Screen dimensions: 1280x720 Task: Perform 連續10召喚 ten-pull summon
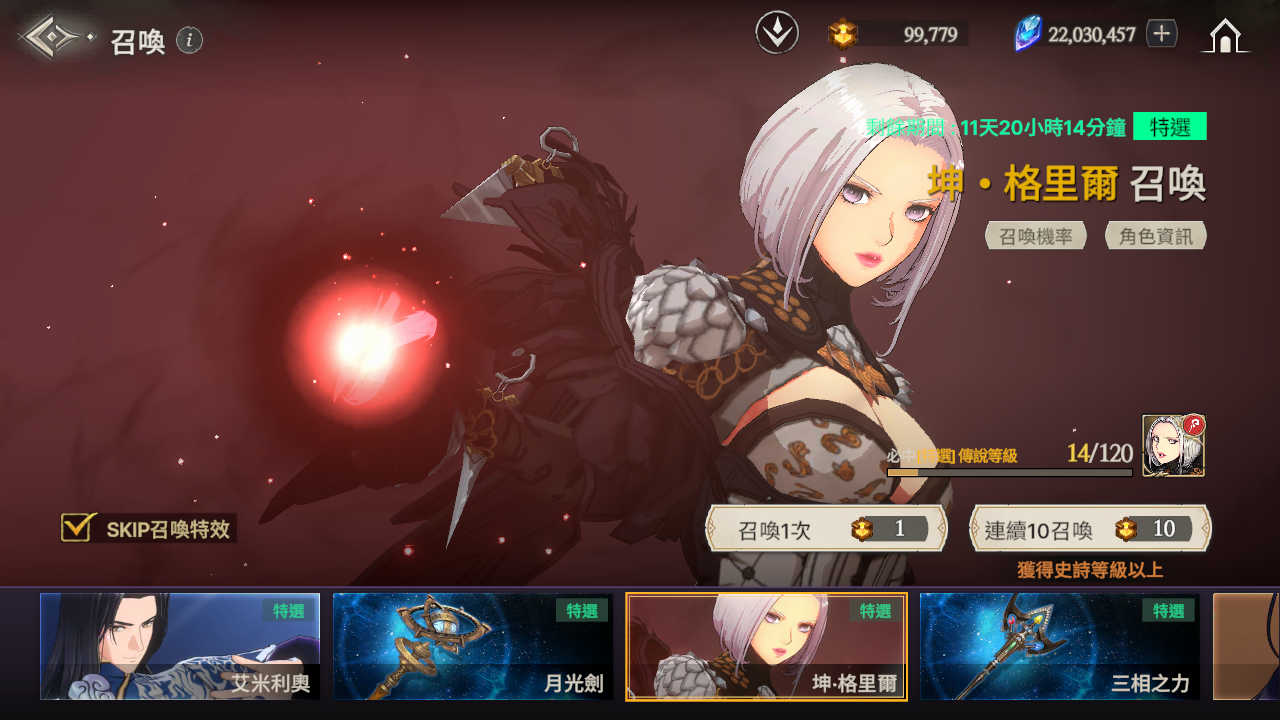(1090, 529)
